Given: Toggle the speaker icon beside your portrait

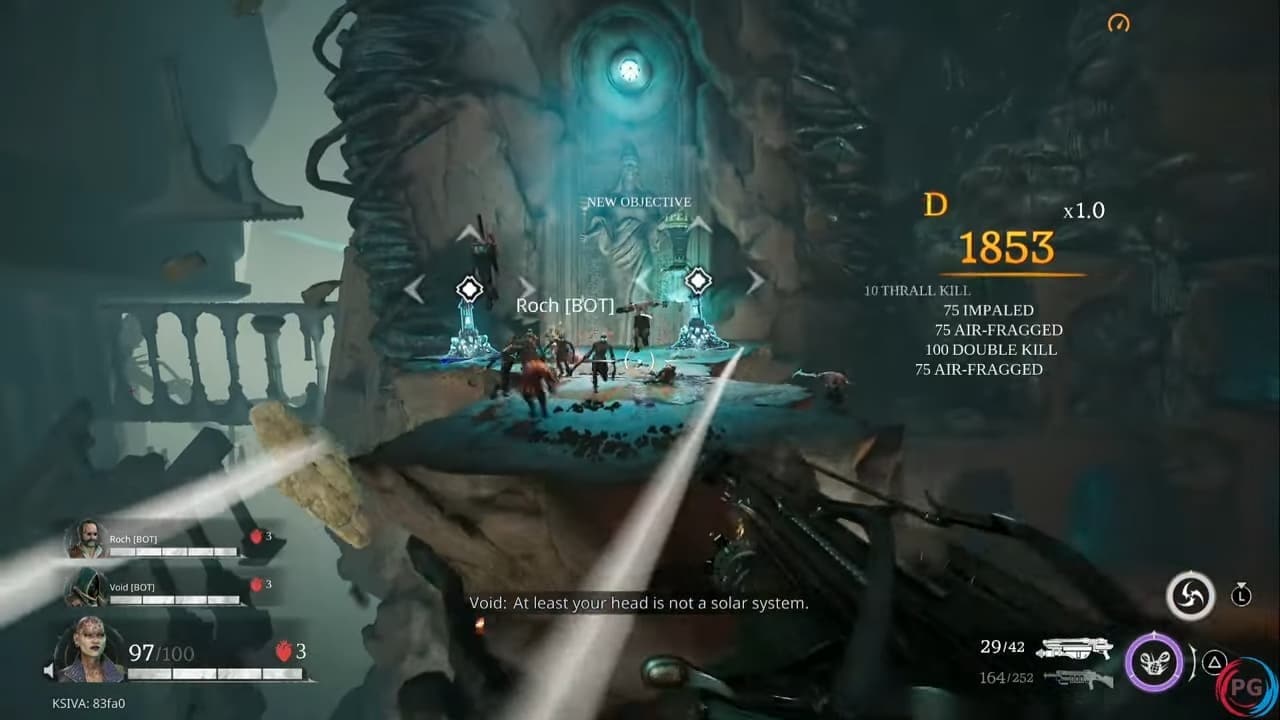Looking at the screenshot, I should tap(50, 670).
